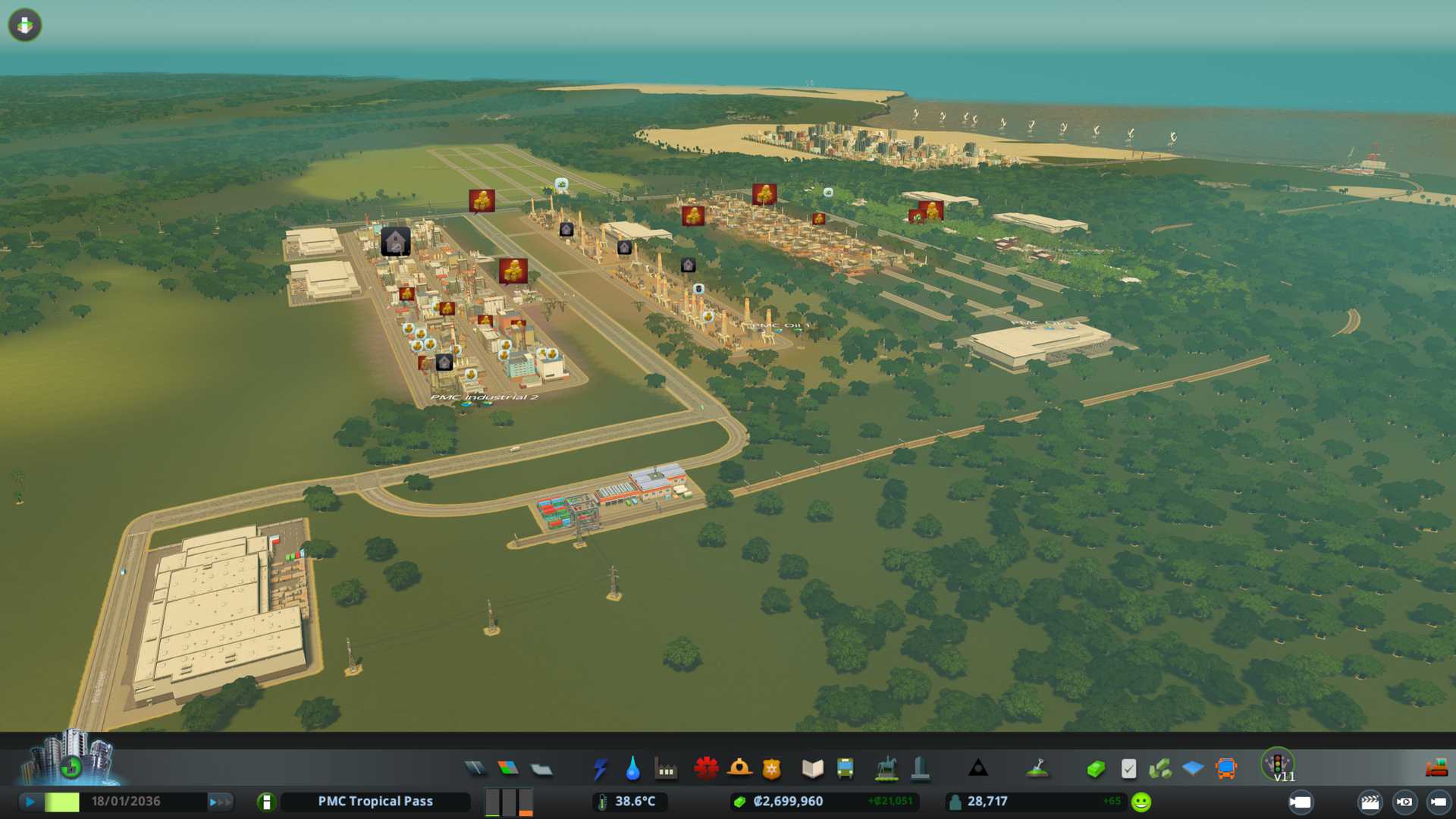Open the Public Transport bus menu
This screenshot has height=819, width=1456.
pos(845,769)
